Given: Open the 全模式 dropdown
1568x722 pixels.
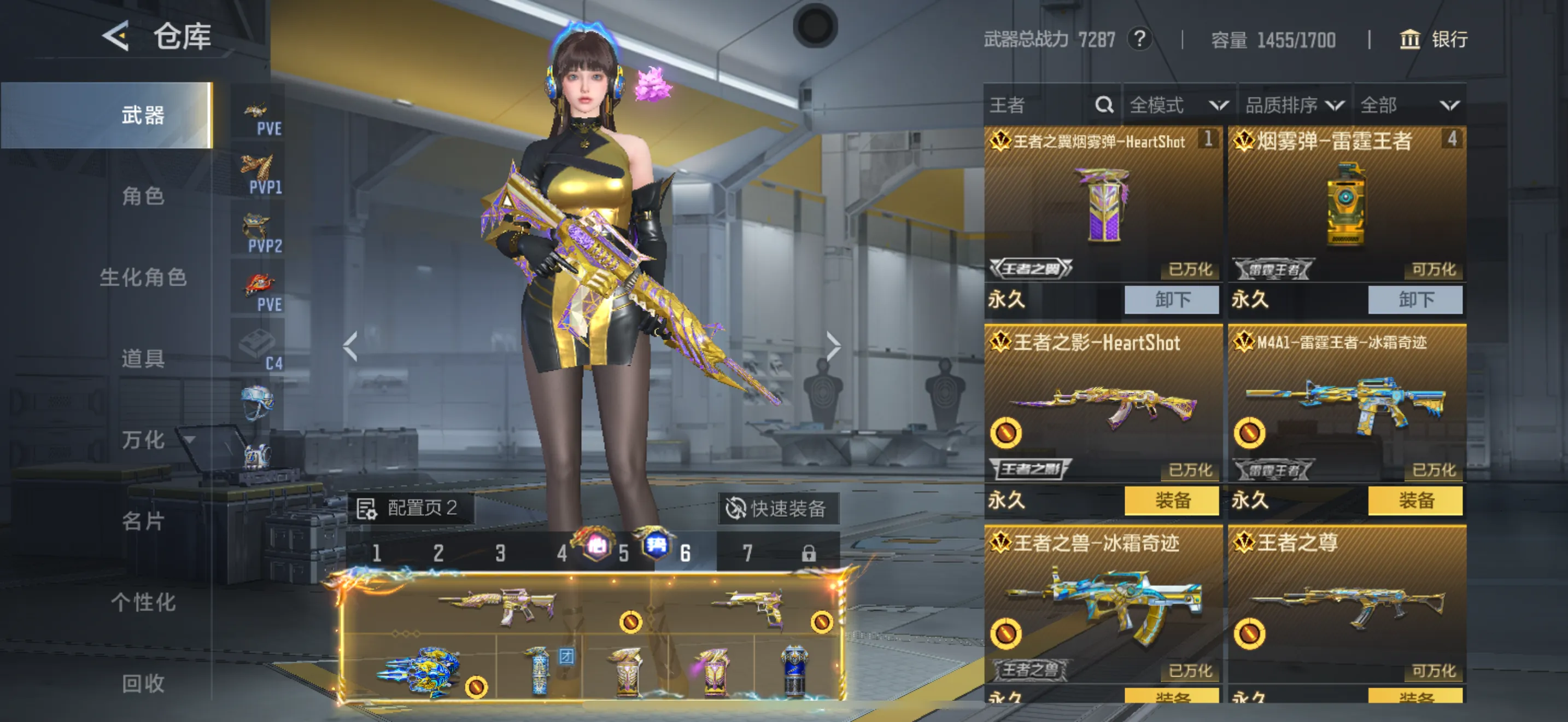Looking at the screenshot, I should 1178,106.
